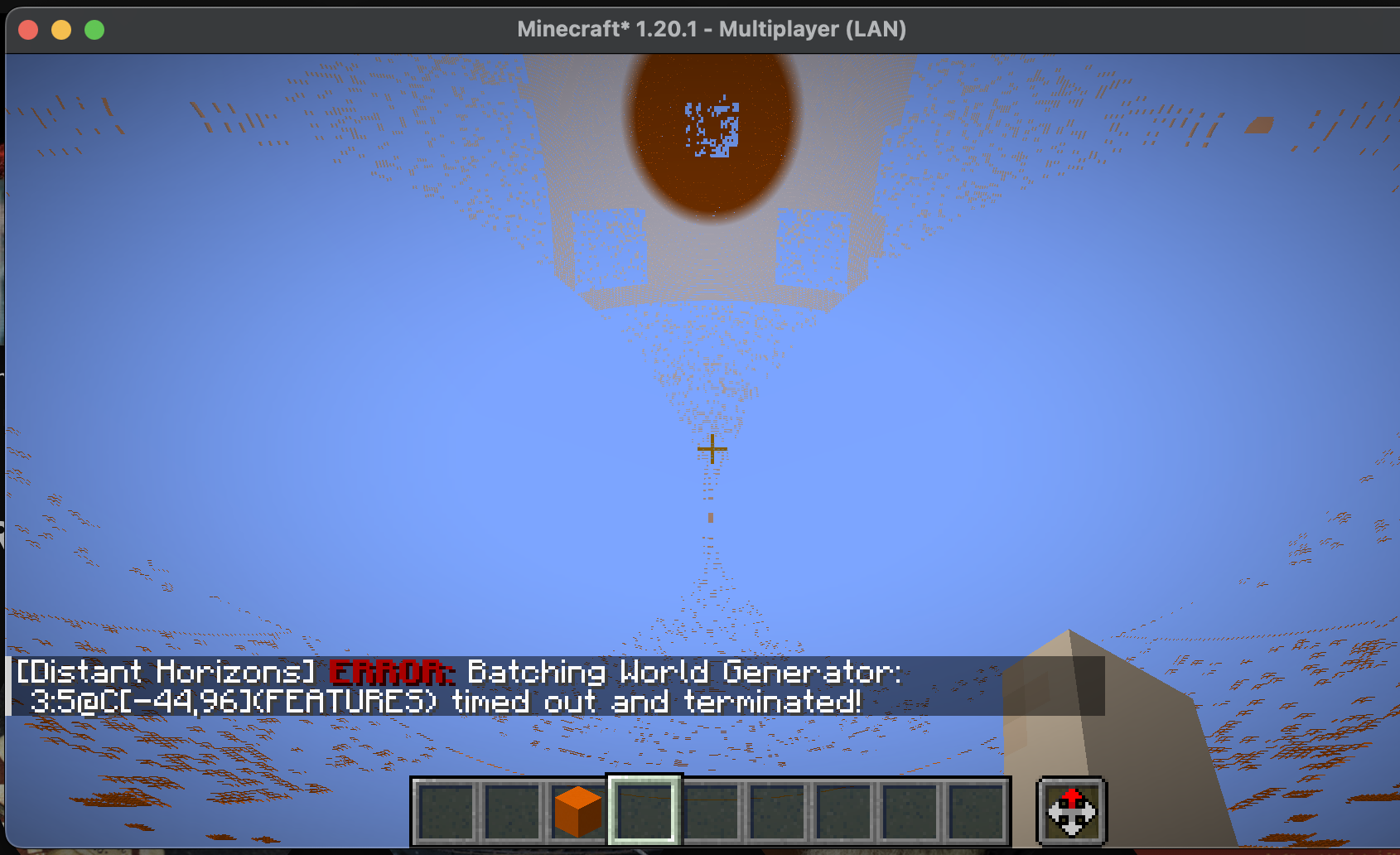This screenshot has height=855, width=1400.
Task: Click the yellow minimize window button
Action: (x=60, y=29)
